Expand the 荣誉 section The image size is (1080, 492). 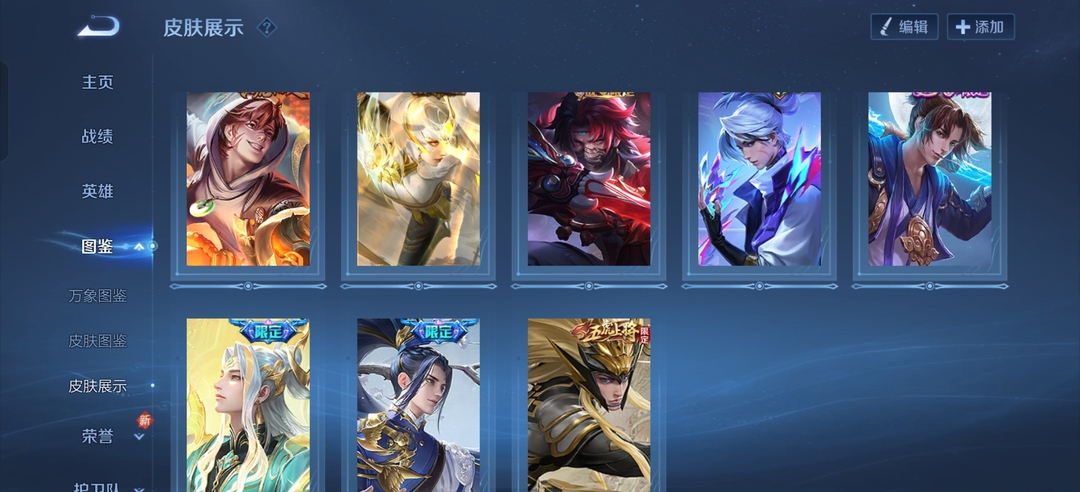coord(139,436)
